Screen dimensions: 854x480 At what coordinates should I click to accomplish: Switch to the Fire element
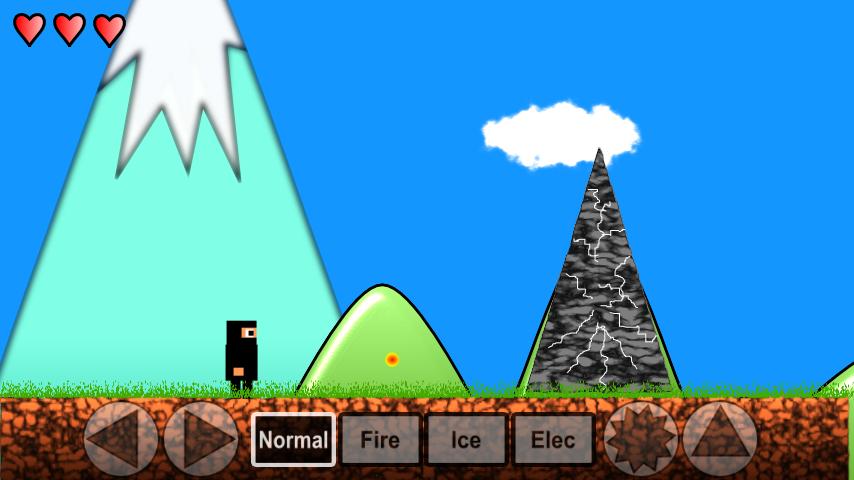coord(380,440)
